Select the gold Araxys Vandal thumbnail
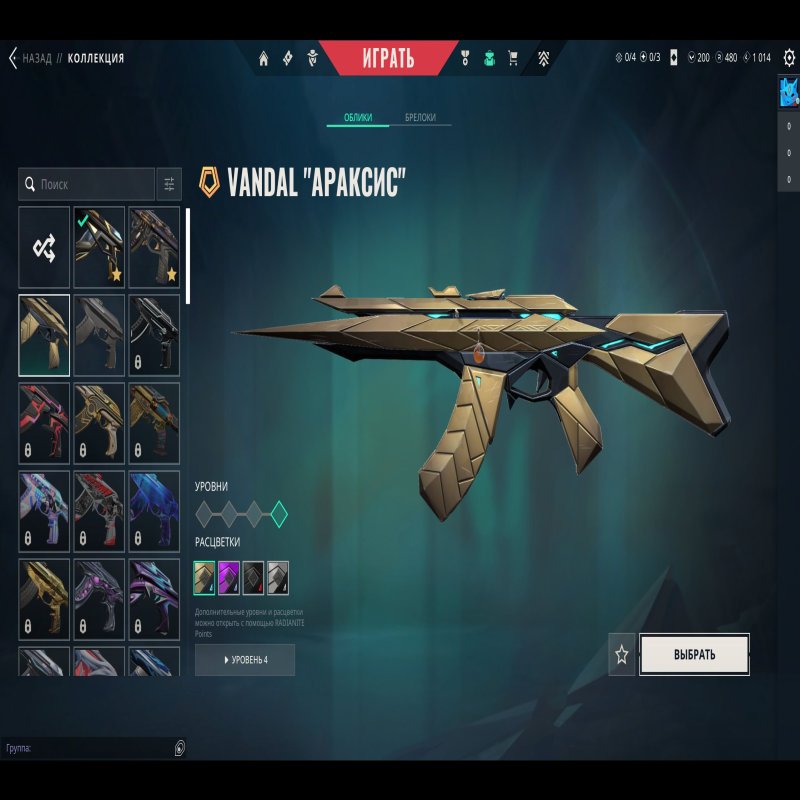 point(44,335)
